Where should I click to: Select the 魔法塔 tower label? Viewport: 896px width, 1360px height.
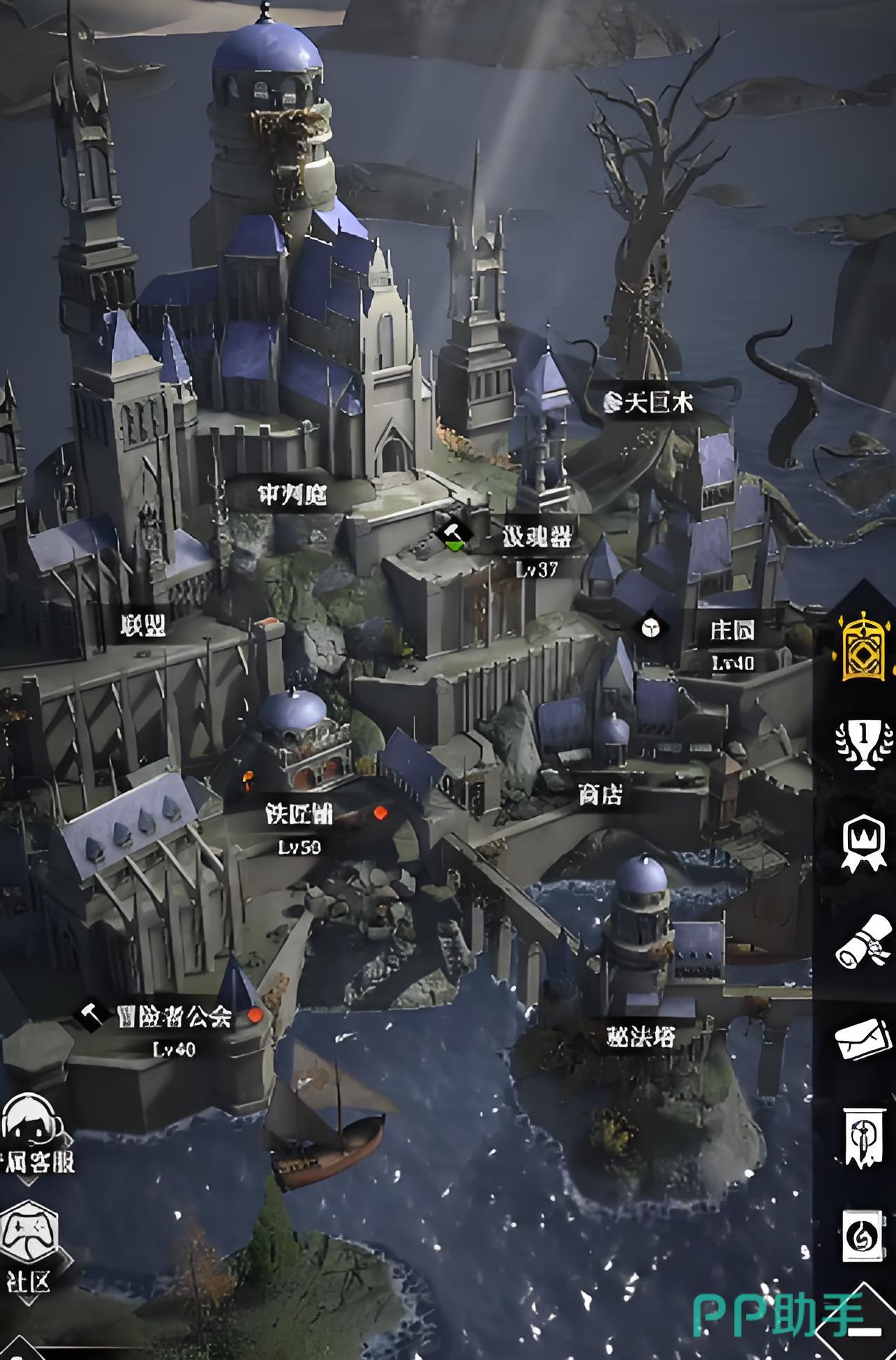641,1037
